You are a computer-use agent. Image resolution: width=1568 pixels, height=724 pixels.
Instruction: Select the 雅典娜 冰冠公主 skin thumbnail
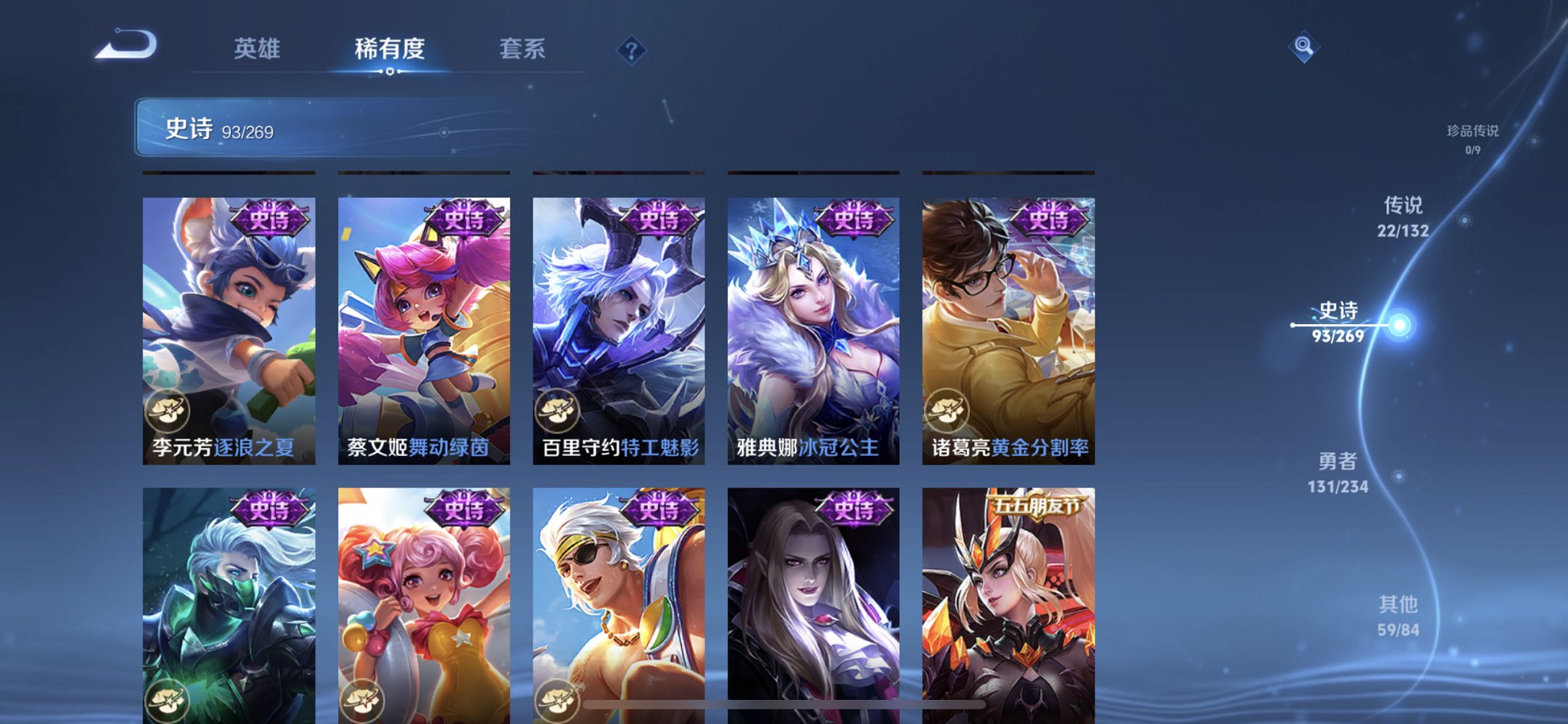[x=810, y=328]
